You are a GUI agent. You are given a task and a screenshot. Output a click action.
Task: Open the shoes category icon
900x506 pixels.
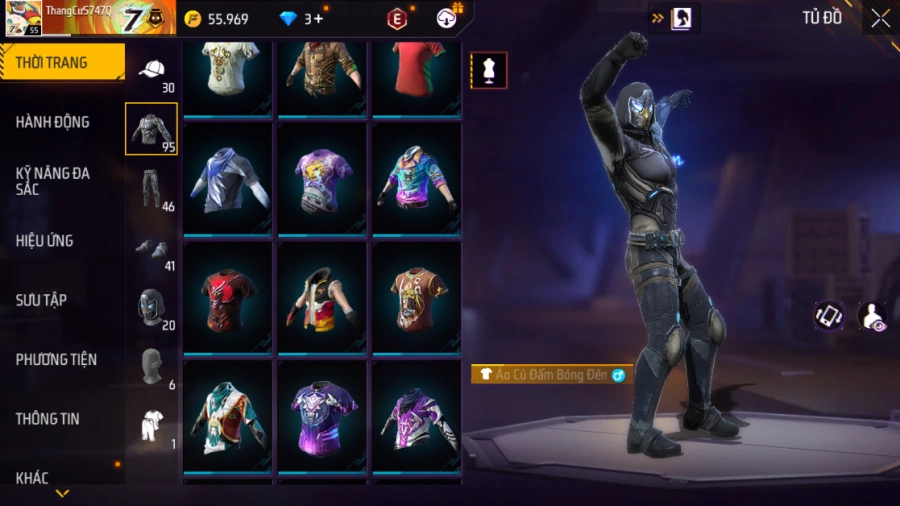151,248
